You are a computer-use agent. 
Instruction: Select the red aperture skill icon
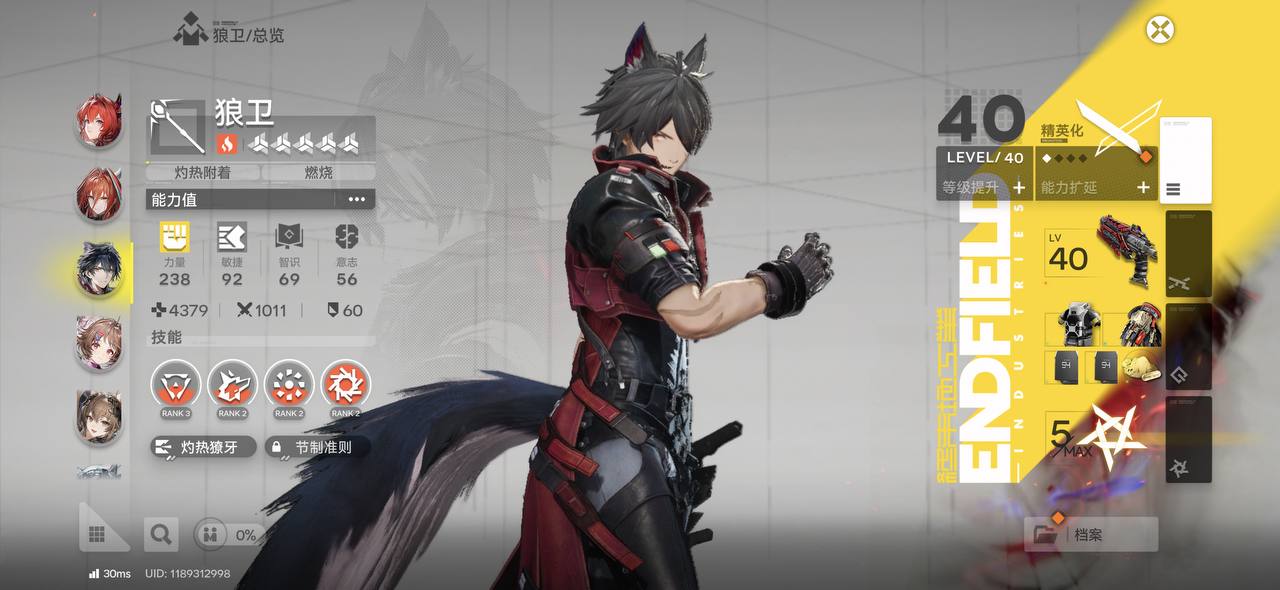pos(346,385)
